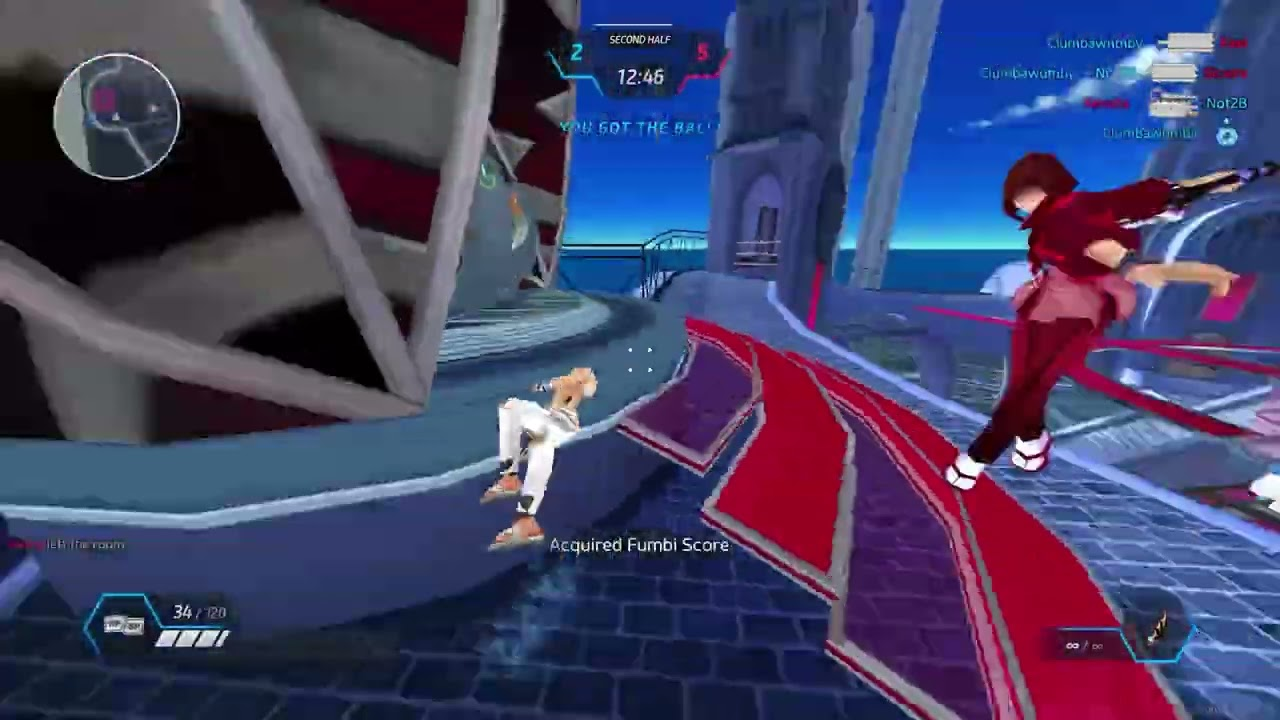1280x720 pixels.
Task: Click the circular minimap
Action: tap(117, 116)
